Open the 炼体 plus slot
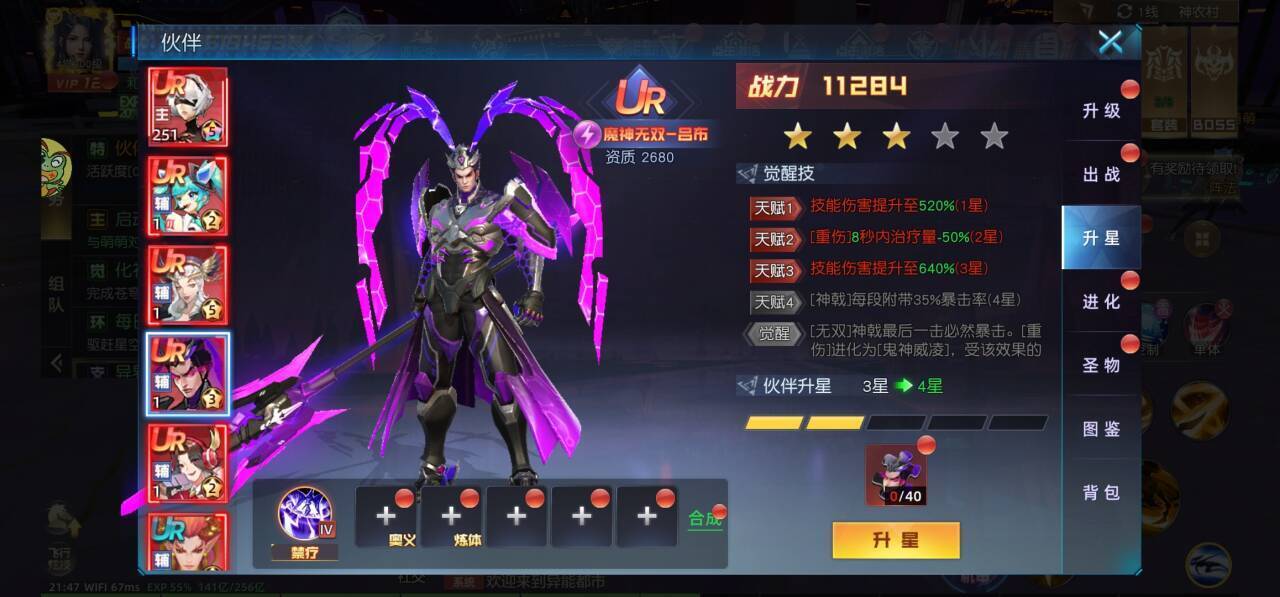The height and width of the screenshot is (597, 1280). click(x=451, y=516)
